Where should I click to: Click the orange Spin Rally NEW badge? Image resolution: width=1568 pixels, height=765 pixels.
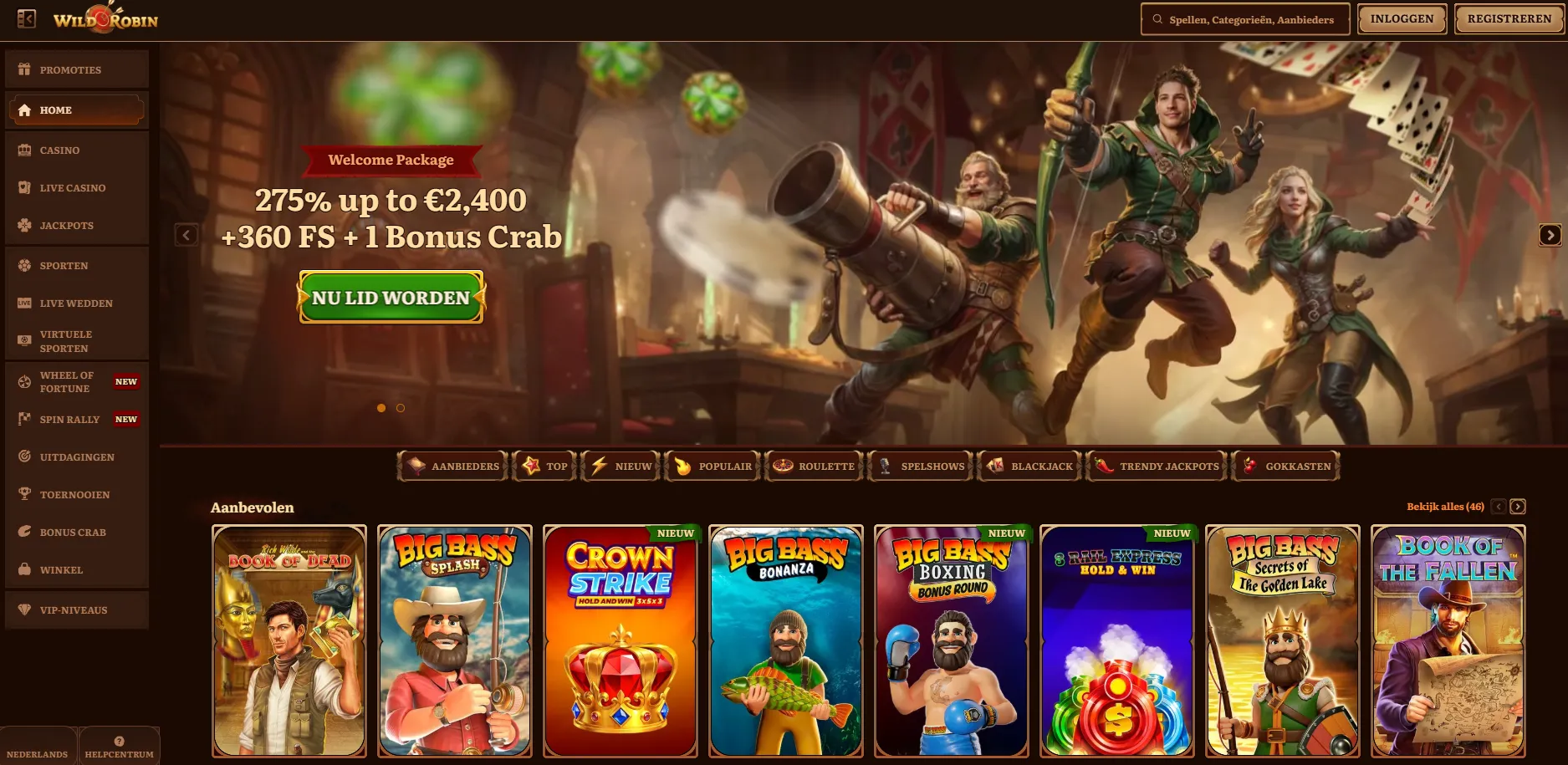[x=126, y=419]
